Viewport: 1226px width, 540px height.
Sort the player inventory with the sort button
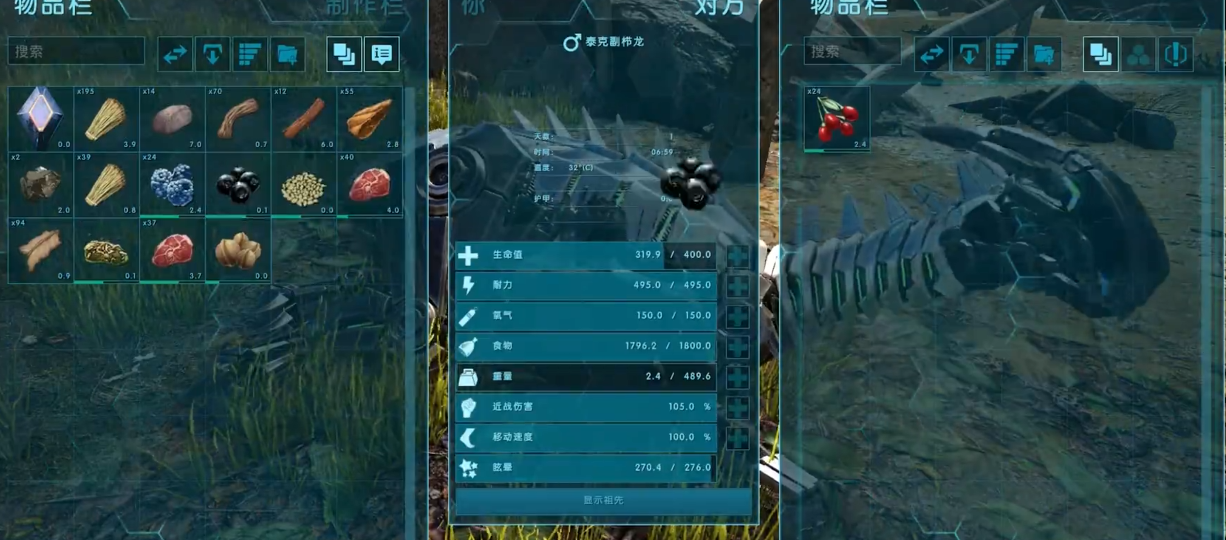point(250,54)
